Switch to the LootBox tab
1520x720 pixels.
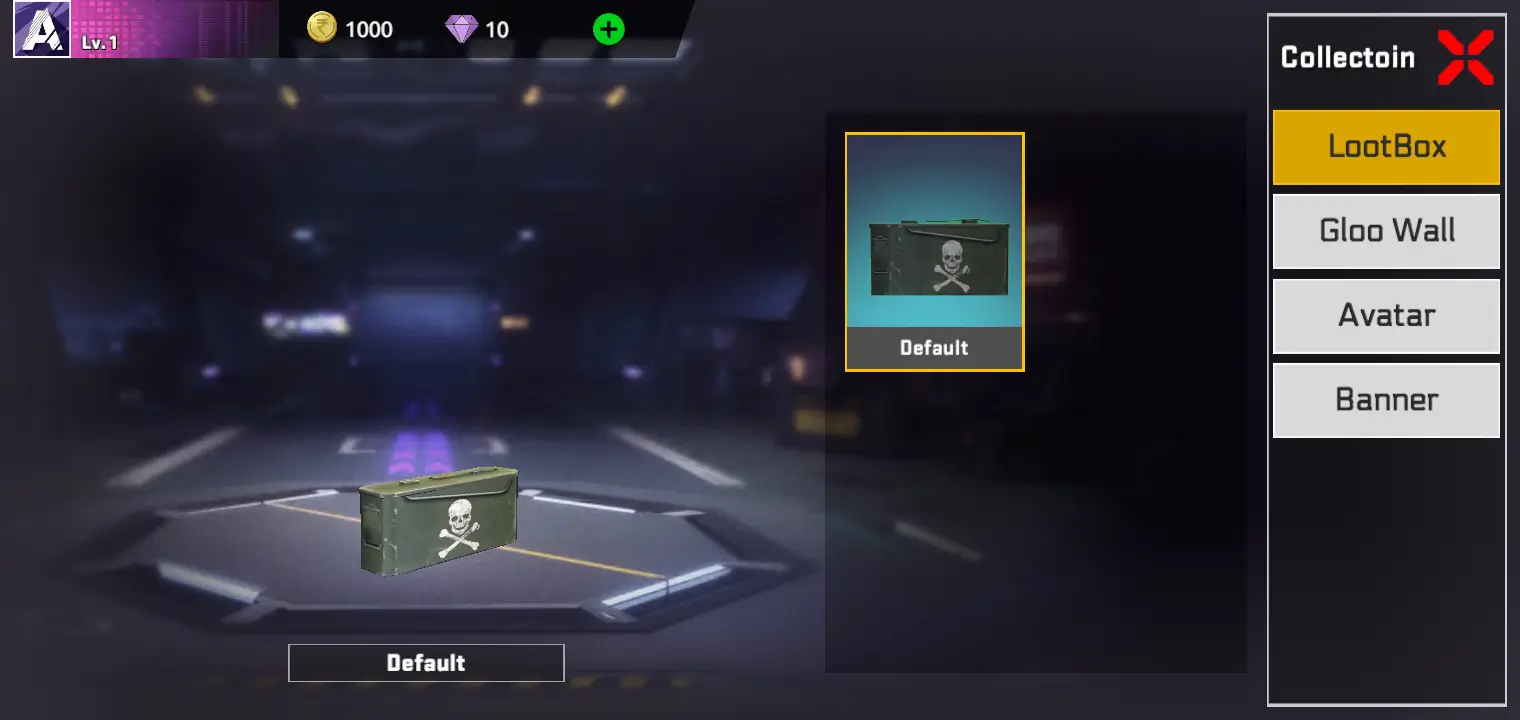[x=1386, y=146]
